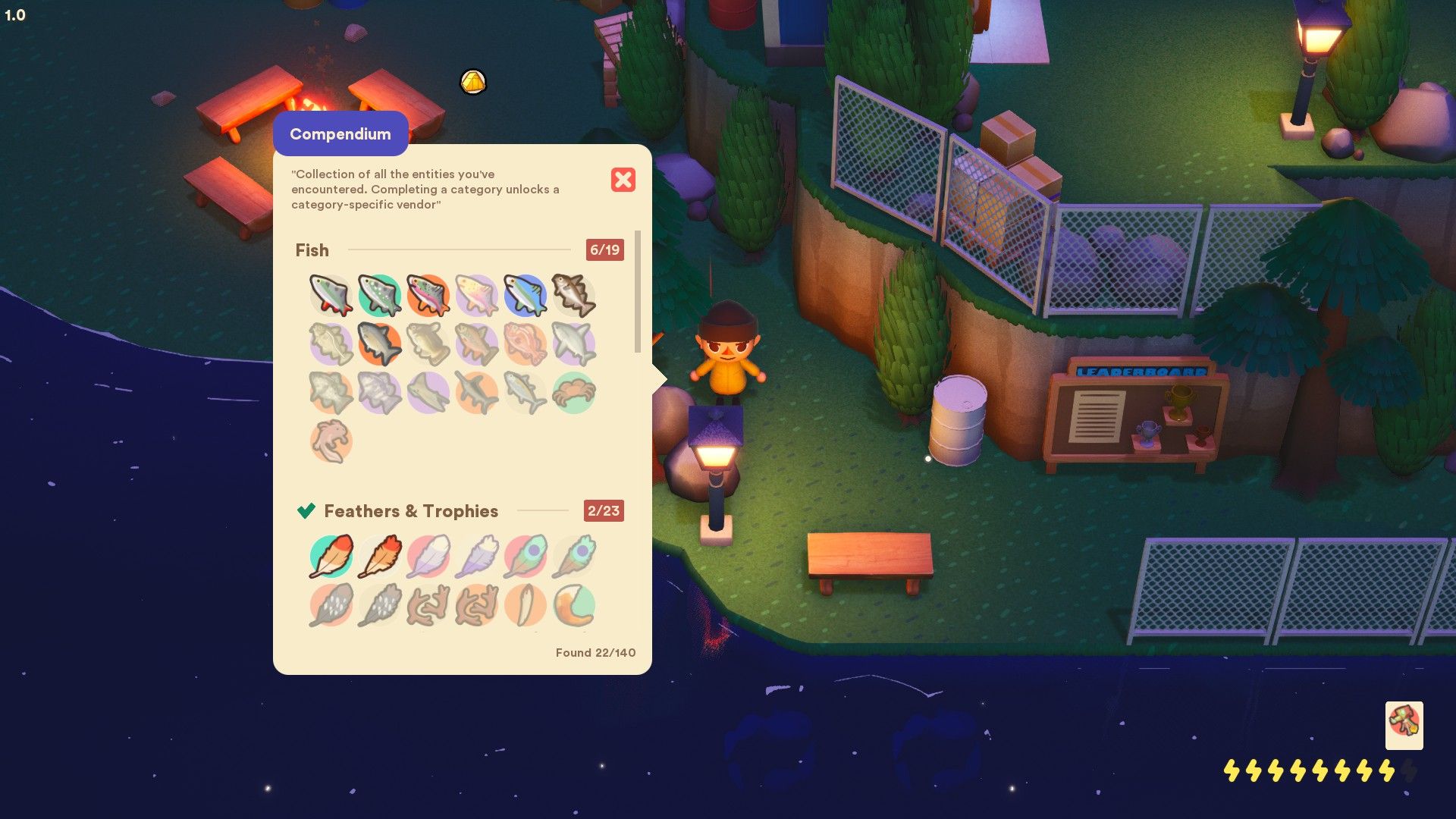The image size is (1456, 819).
Task: Select the blue-circled fish entry
Action: click(525, 295)
